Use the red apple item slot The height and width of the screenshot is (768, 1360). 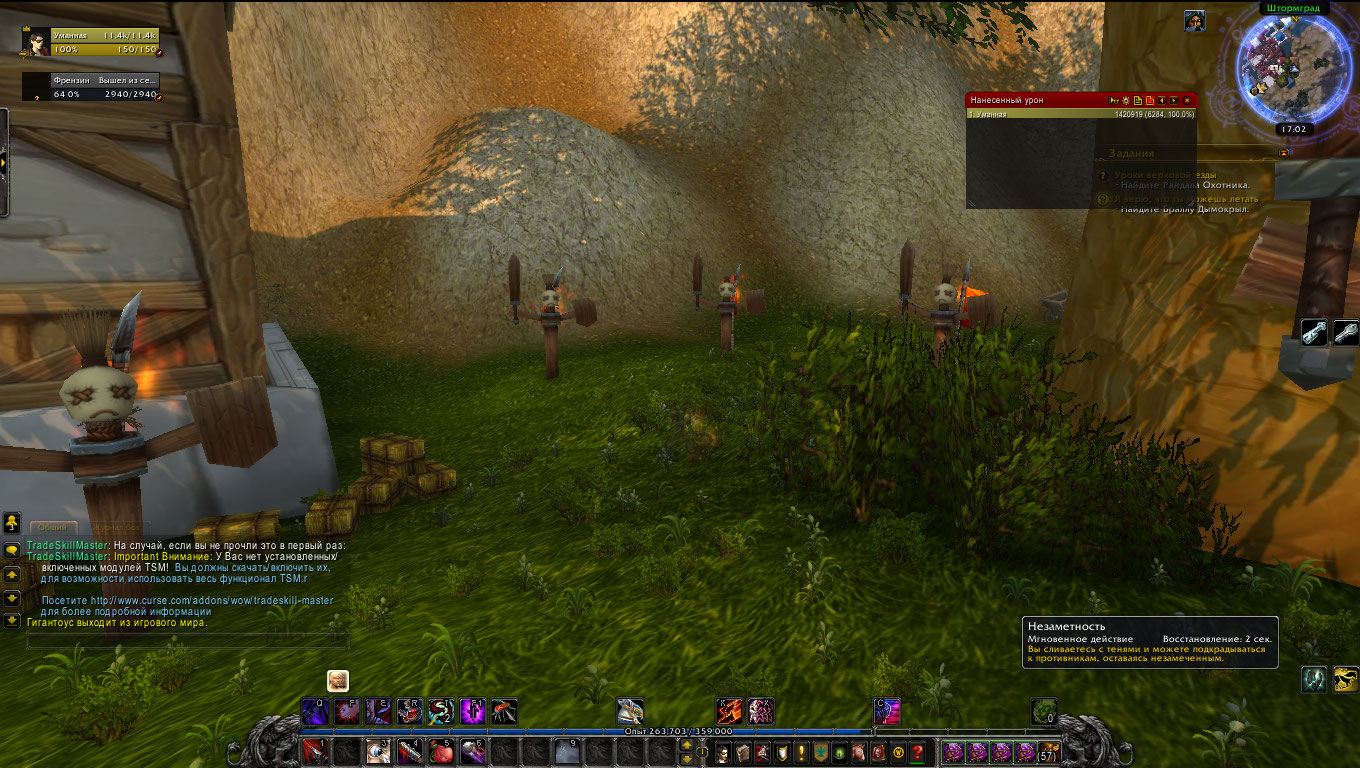442,752
